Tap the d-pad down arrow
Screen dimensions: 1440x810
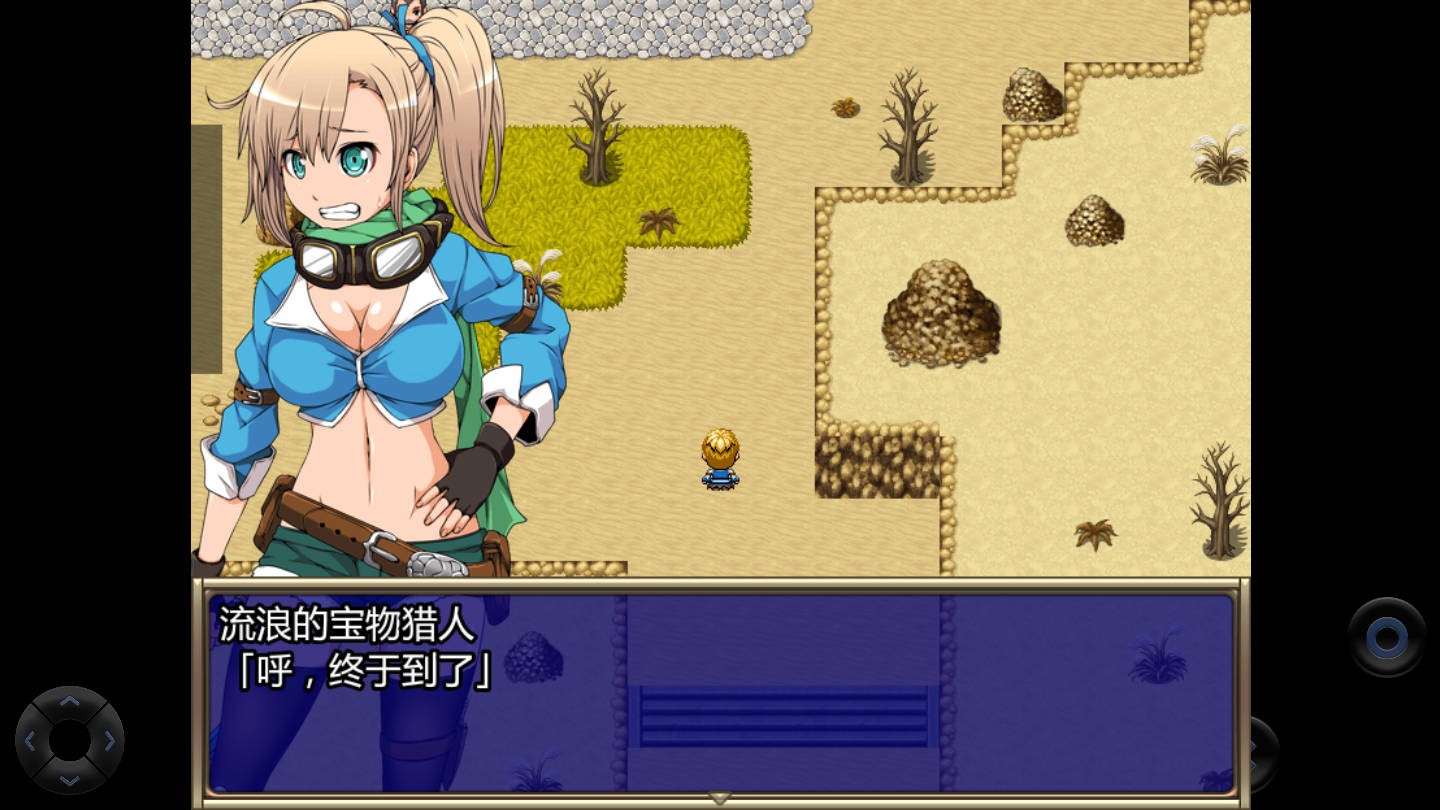pyautogui.click(x=69, y=779)
